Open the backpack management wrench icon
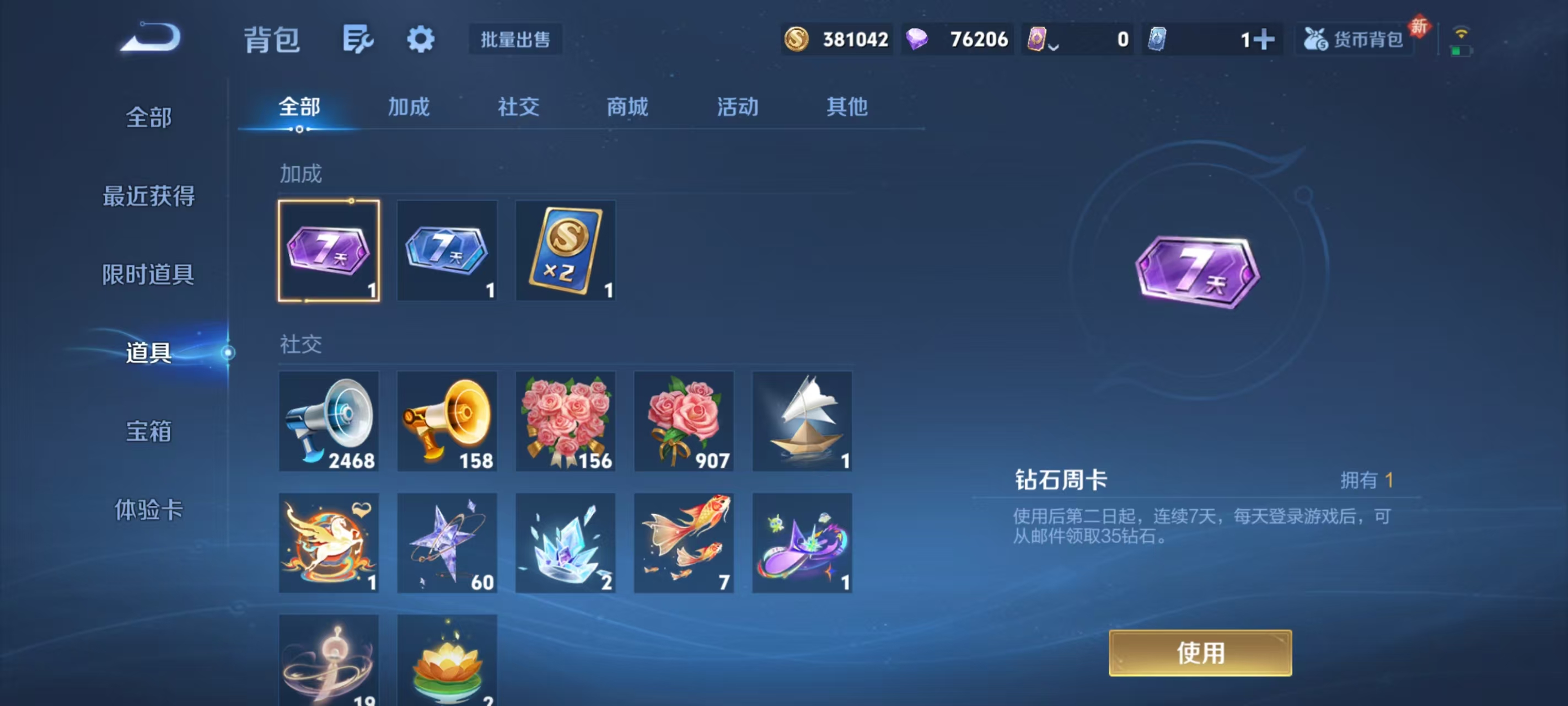 (358, 39)
